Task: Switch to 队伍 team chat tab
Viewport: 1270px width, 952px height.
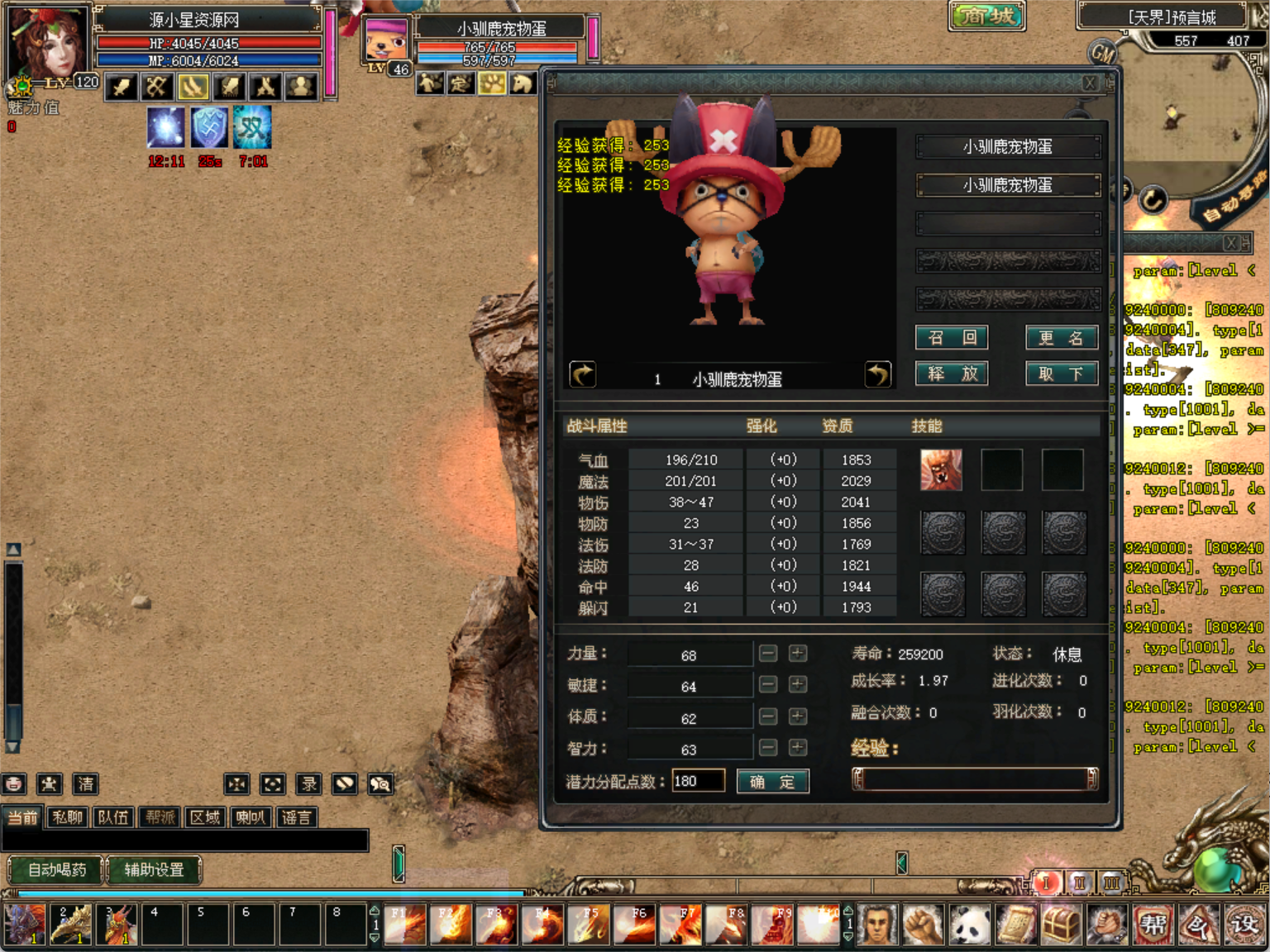Action: coord(113,817)
